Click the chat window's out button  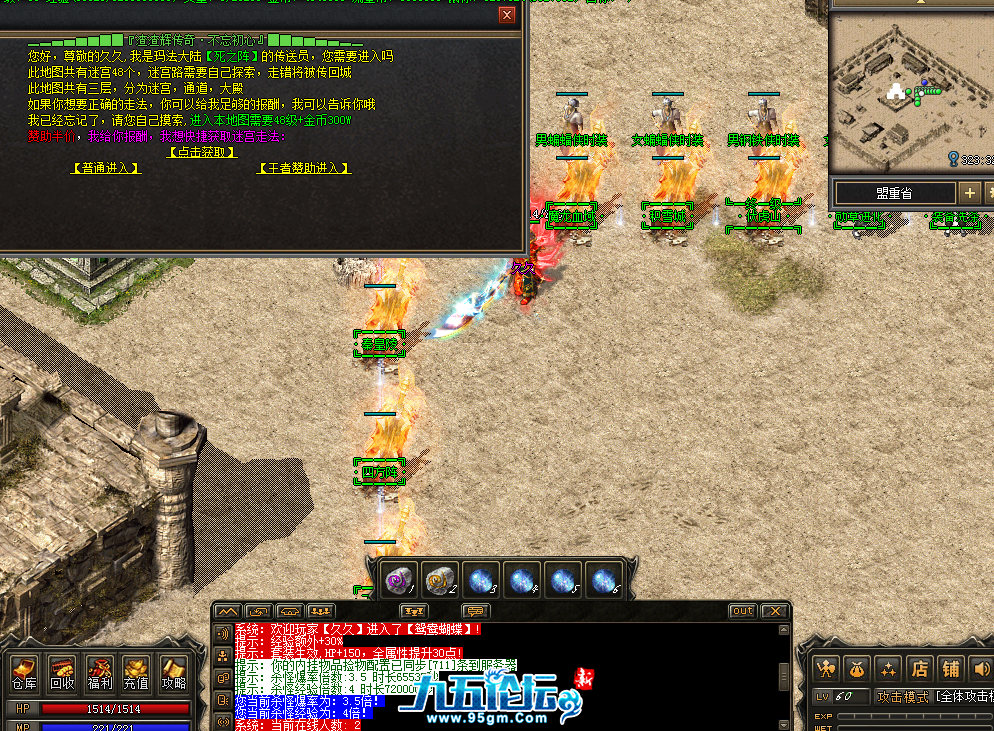coord(742,611)
